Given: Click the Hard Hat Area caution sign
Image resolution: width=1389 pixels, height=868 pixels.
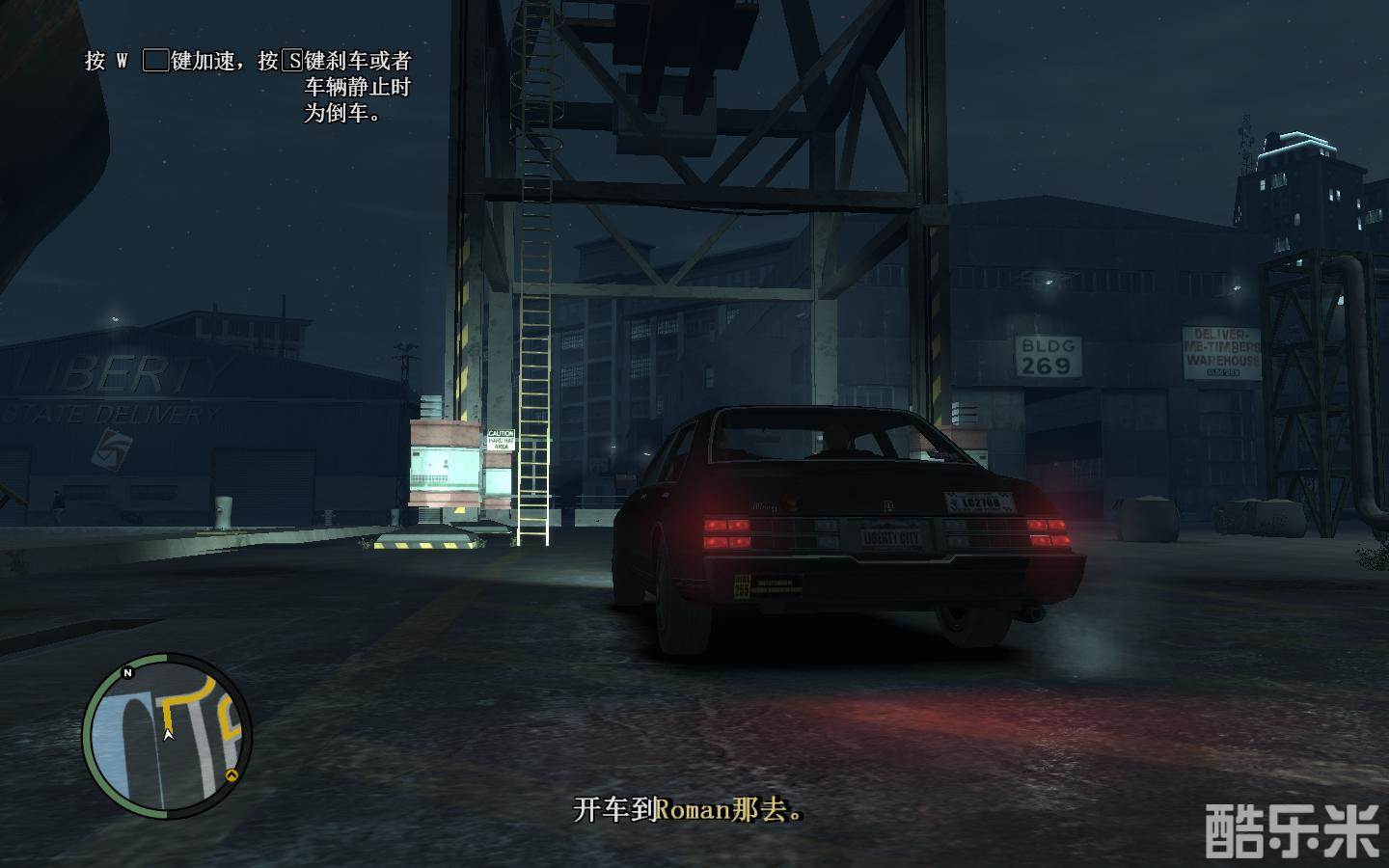Looking at the screenshot, I should tap(501, 441).
